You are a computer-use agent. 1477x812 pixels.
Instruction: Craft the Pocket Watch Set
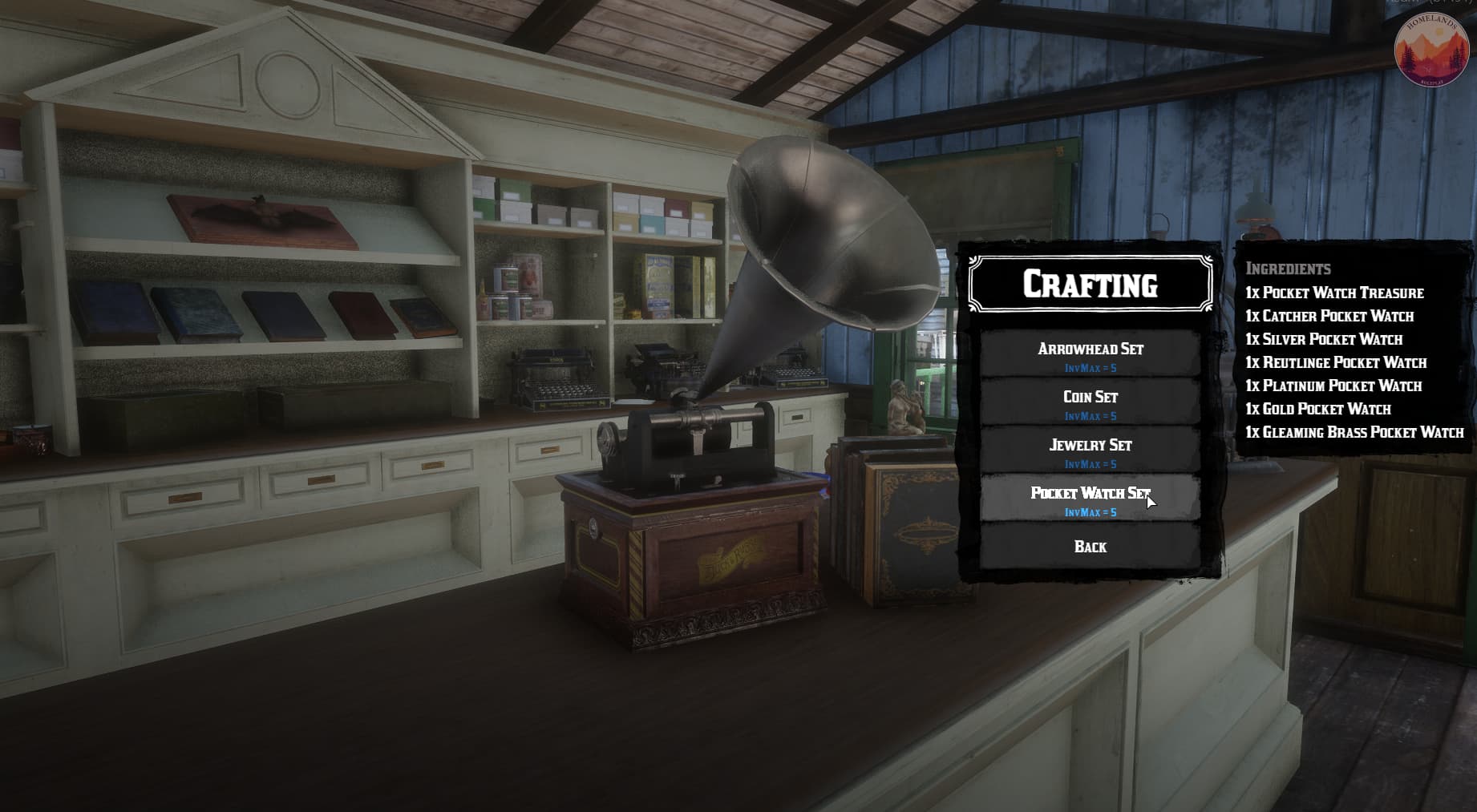coord(1090,499)
